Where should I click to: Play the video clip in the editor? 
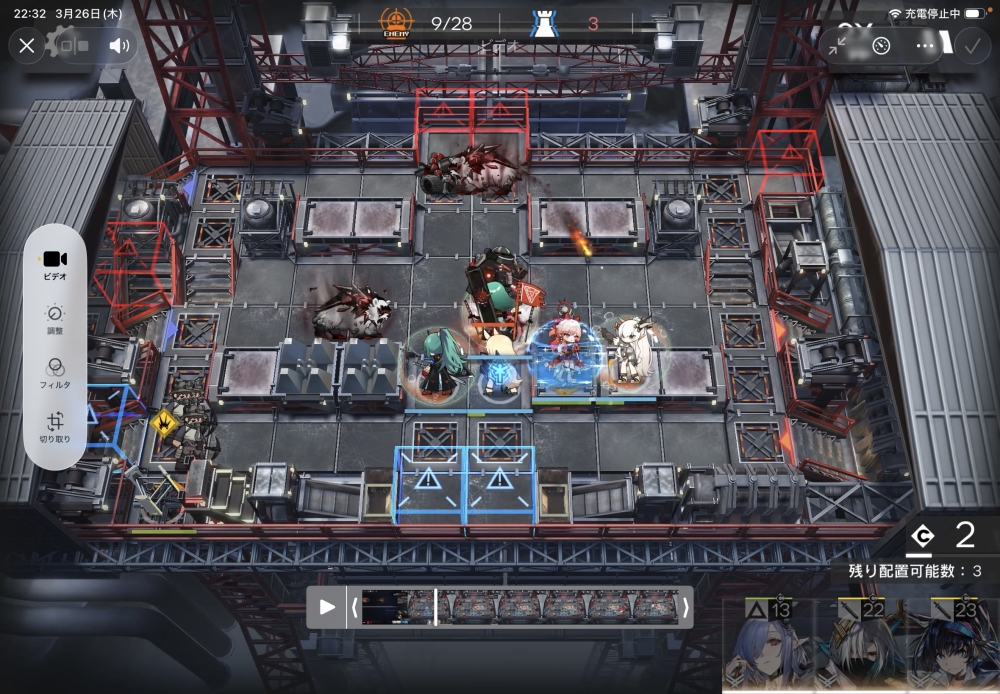(x=327, y=607)
